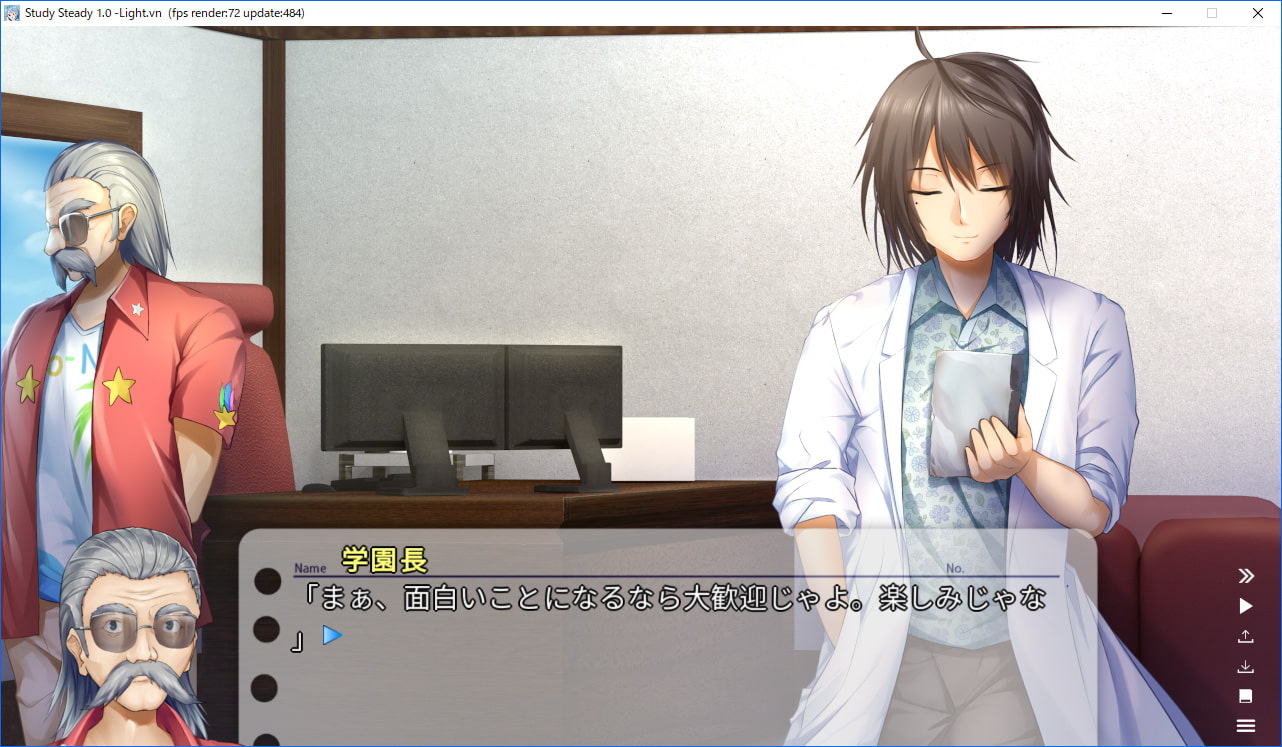This screenshot has height=747, width=1282.
Task: Advance dialogue via the blue arrow indicator
Action: click(x=332, y=635)
